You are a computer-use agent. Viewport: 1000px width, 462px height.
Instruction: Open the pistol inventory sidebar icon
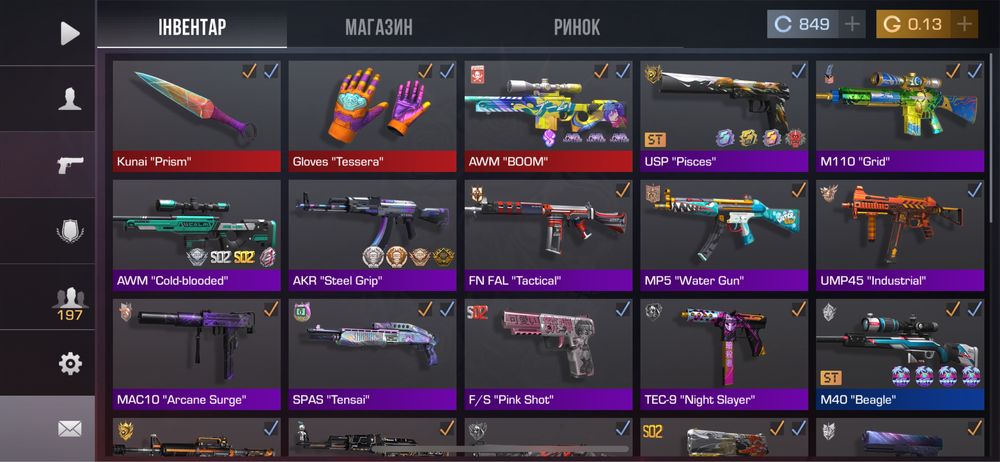click(69, 165)
